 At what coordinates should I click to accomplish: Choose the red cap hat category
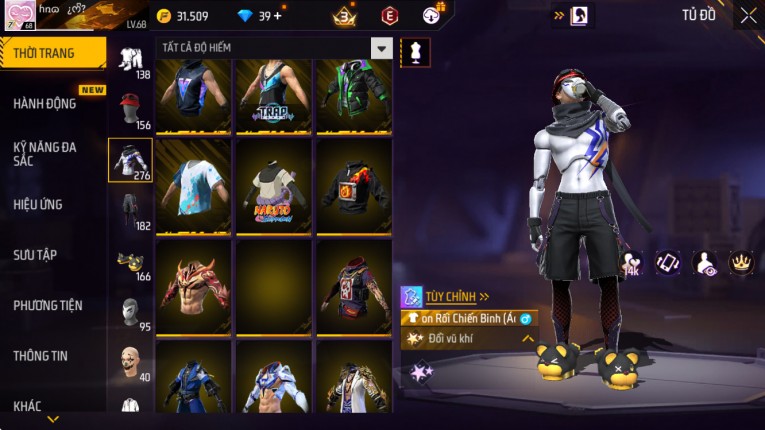coord(130,106)
